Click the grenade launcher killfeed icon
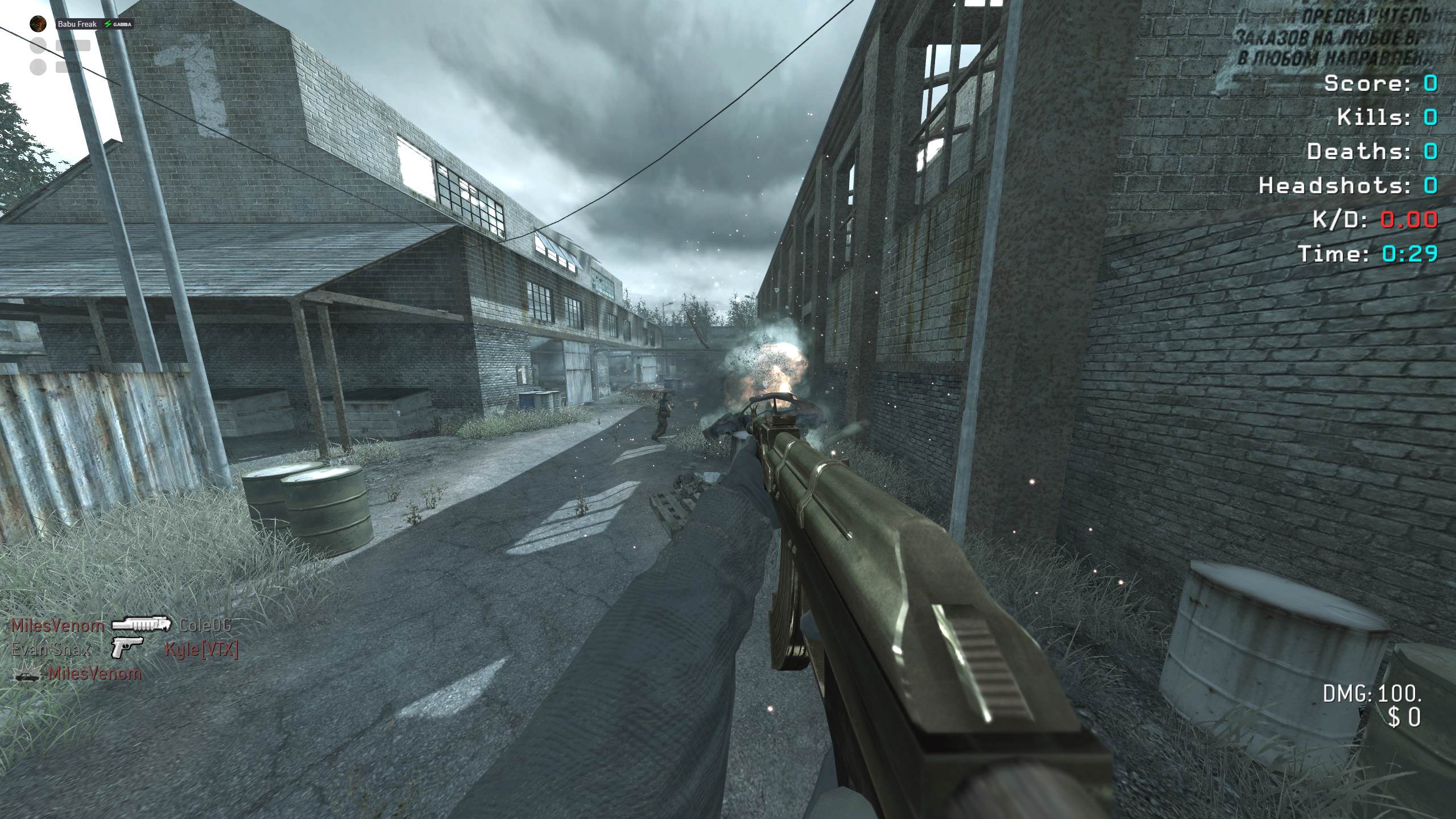Viewport: 1456px width, 819px height. pos(142,624)
